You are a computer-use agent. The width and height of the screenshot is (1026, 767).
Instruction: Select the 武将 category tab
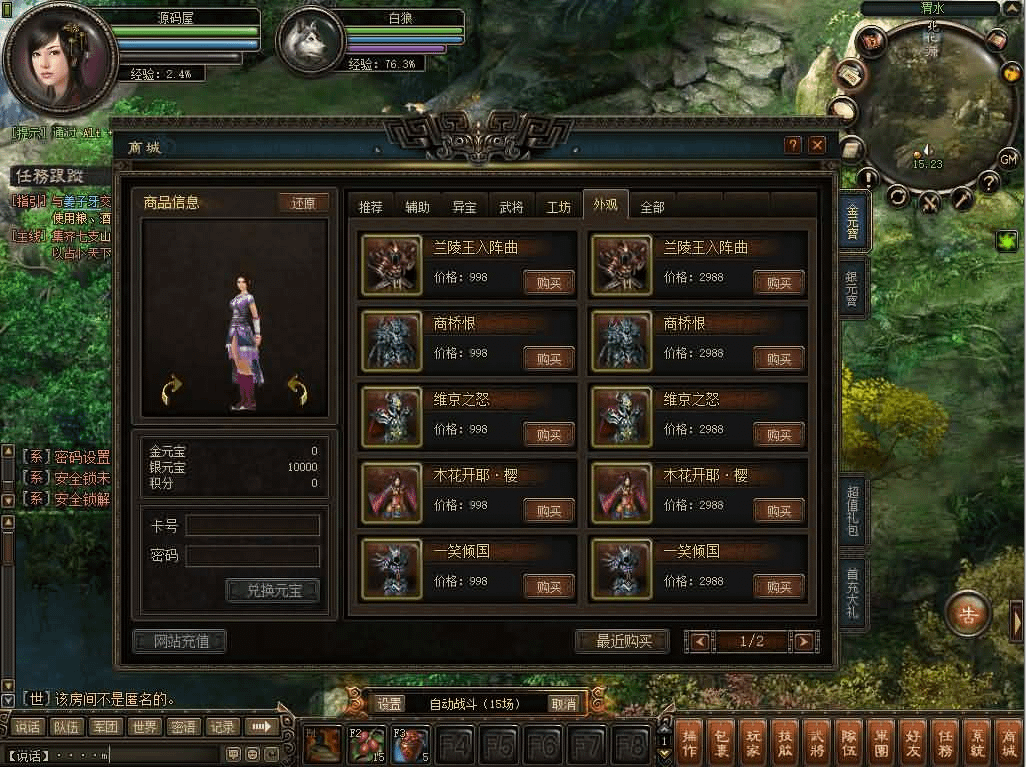[511, 207]
